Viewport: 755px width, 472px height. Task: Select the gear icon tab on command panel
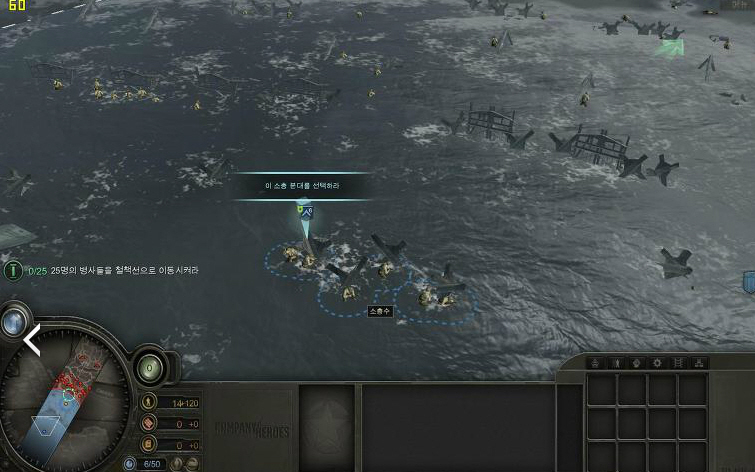tap(657, 363)
